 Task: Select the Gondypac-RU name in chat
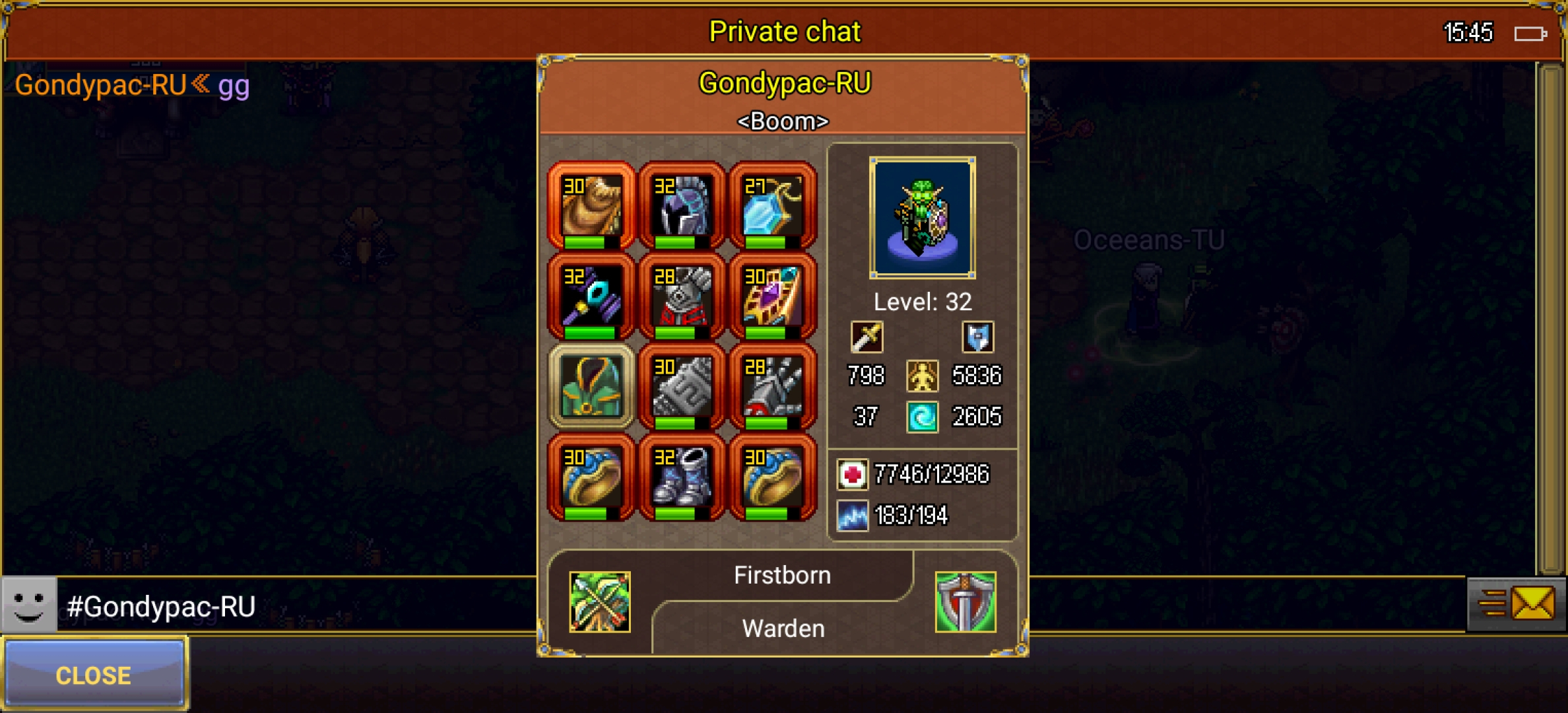coord(100,85)
